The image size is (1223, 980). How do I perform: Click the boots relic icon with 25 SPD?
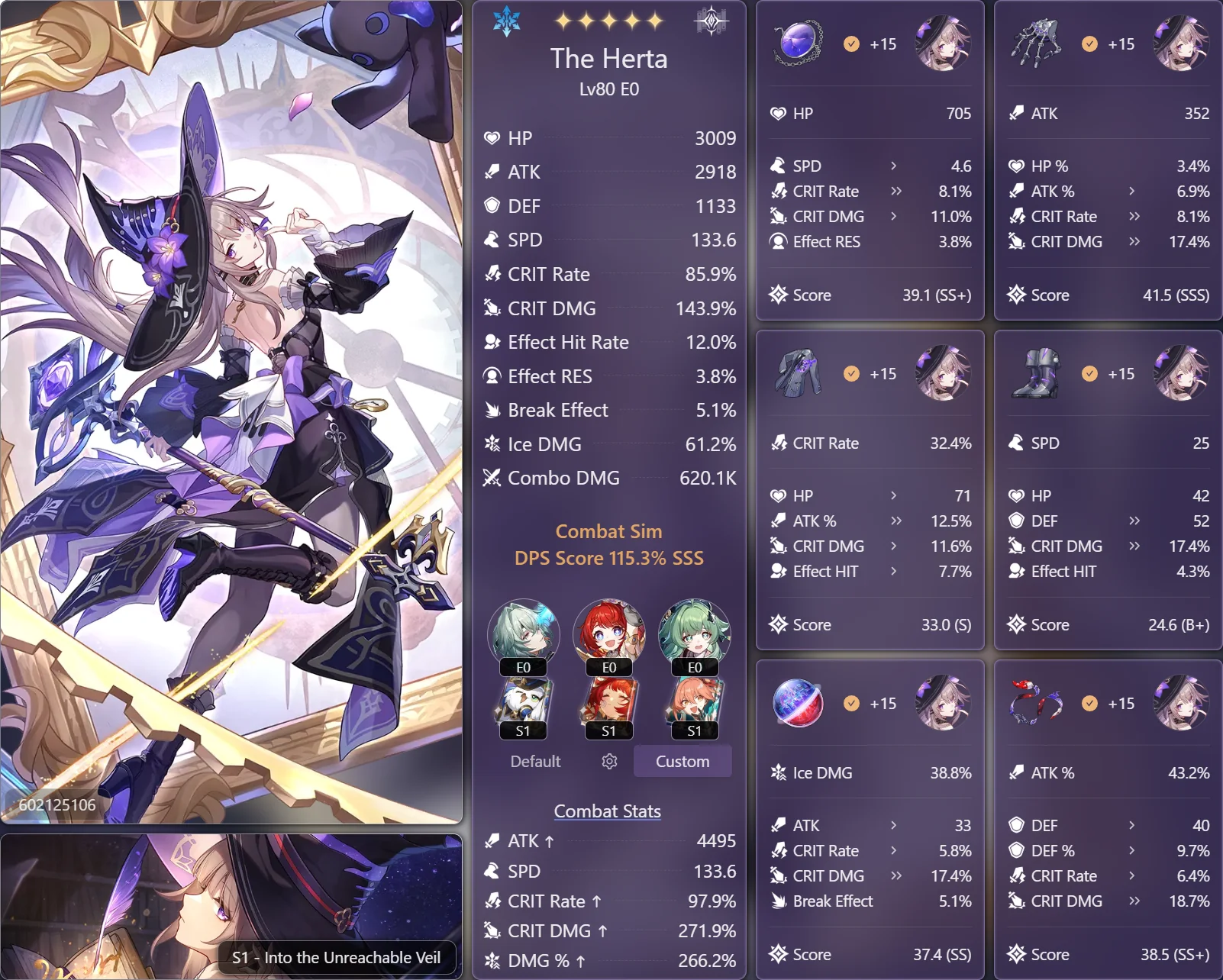point(1035,374)
